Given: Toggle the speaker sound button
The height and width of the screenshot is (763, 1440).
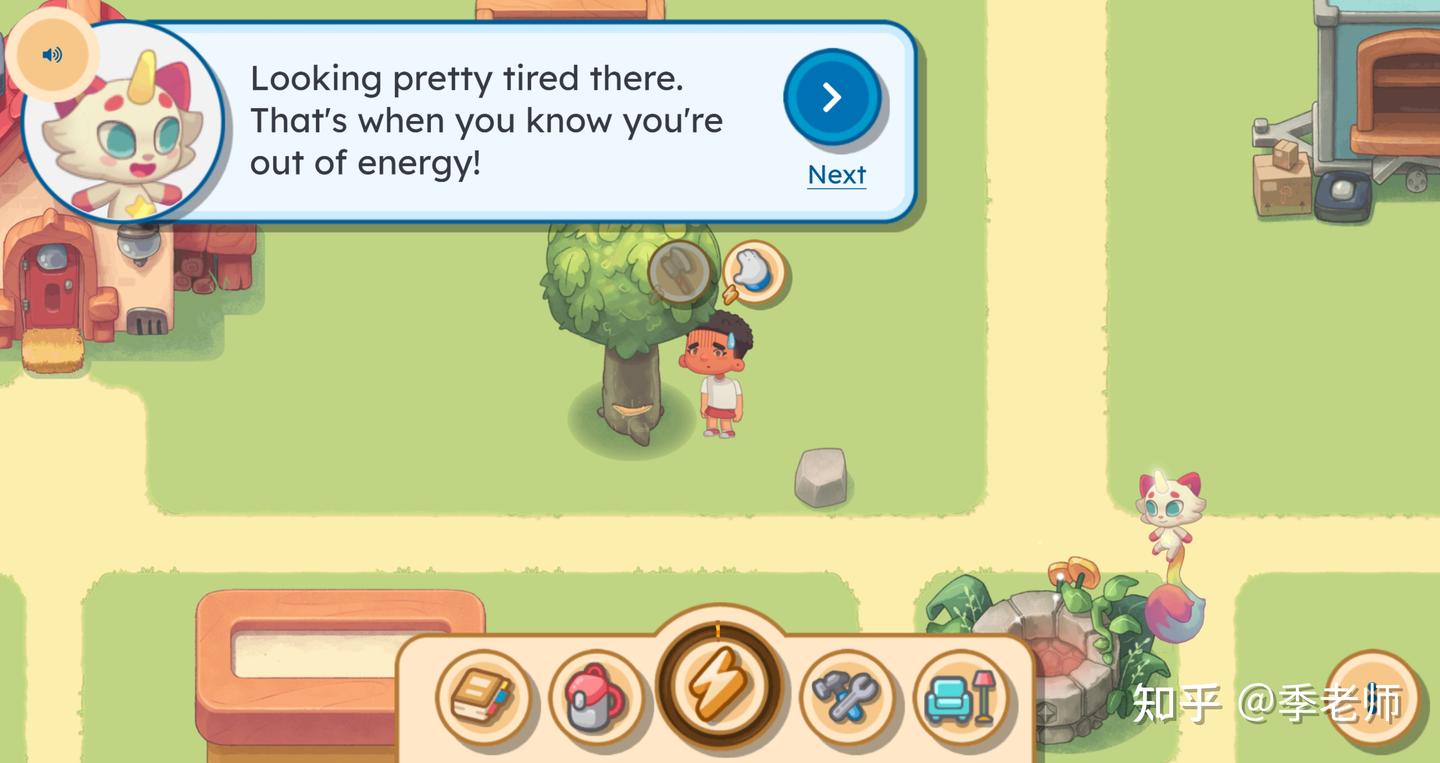Looking at the screenshot, I should tap(52, 55).
